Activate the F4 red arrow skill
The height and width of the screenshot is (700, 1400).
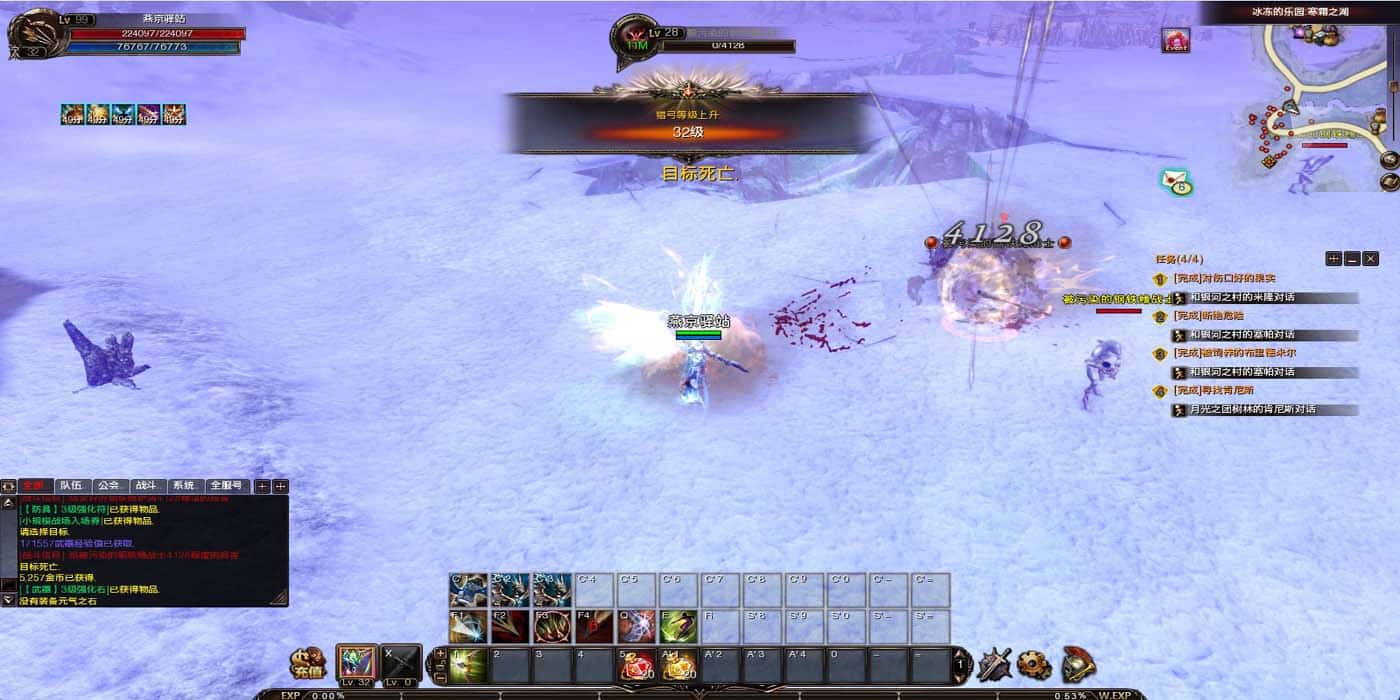click(594, 627)
